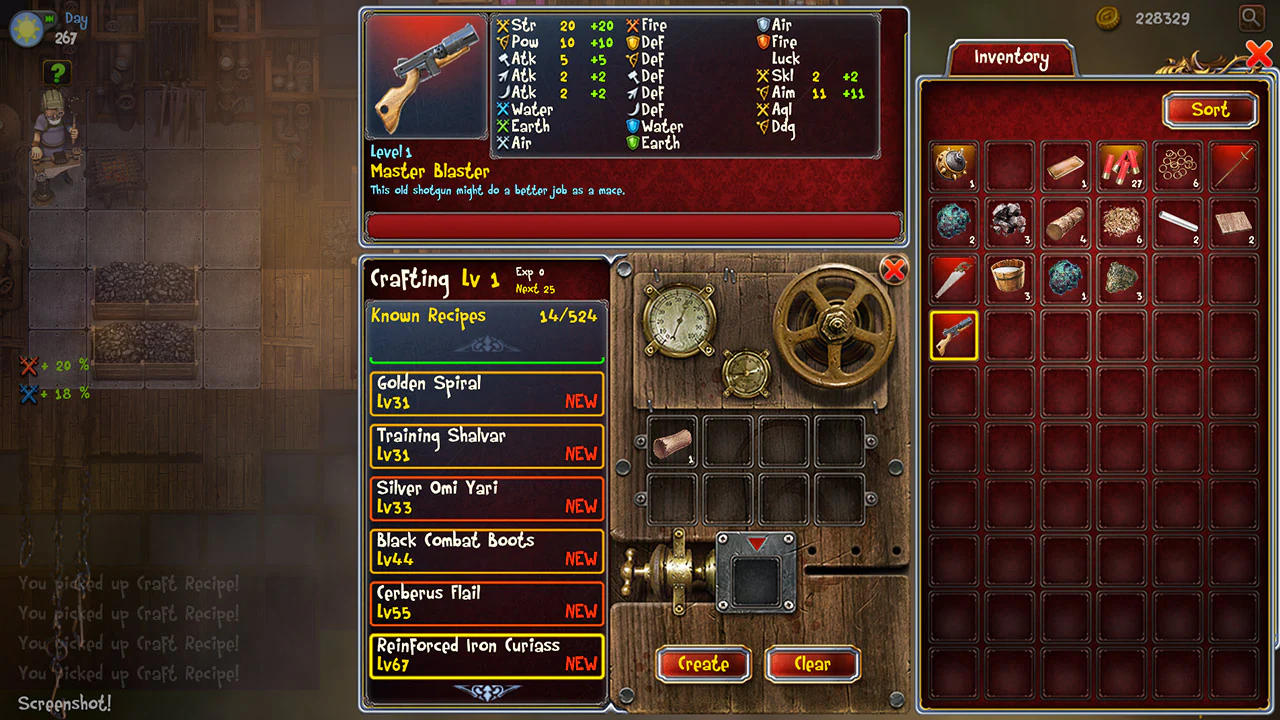Select the Golden Spiral recipe
The width and height of the screenshot is (1280, 720).
(x=486, y=394)
